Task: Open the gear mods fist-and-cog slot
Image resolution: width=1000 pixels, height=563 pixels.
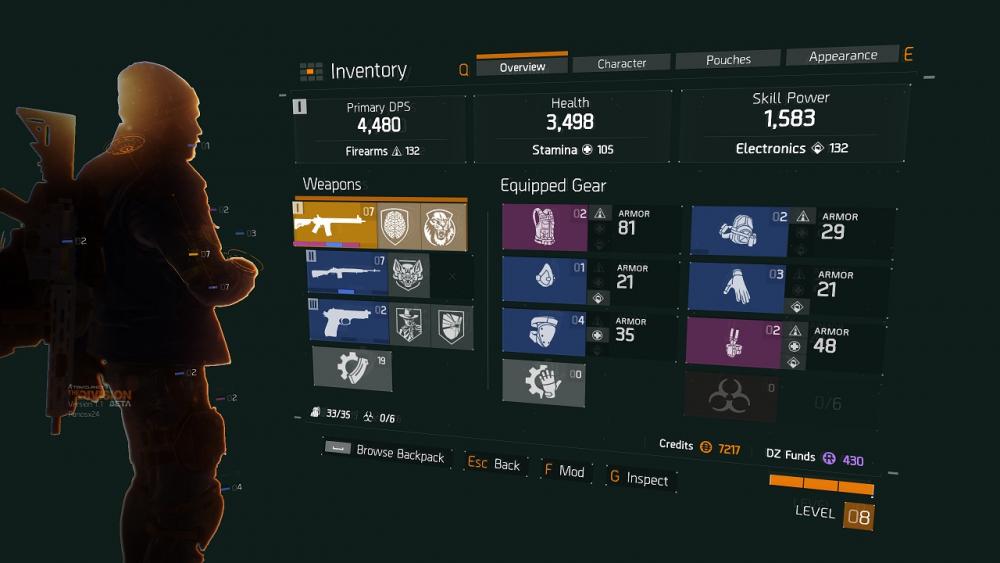Action: [x=543, y=383]
